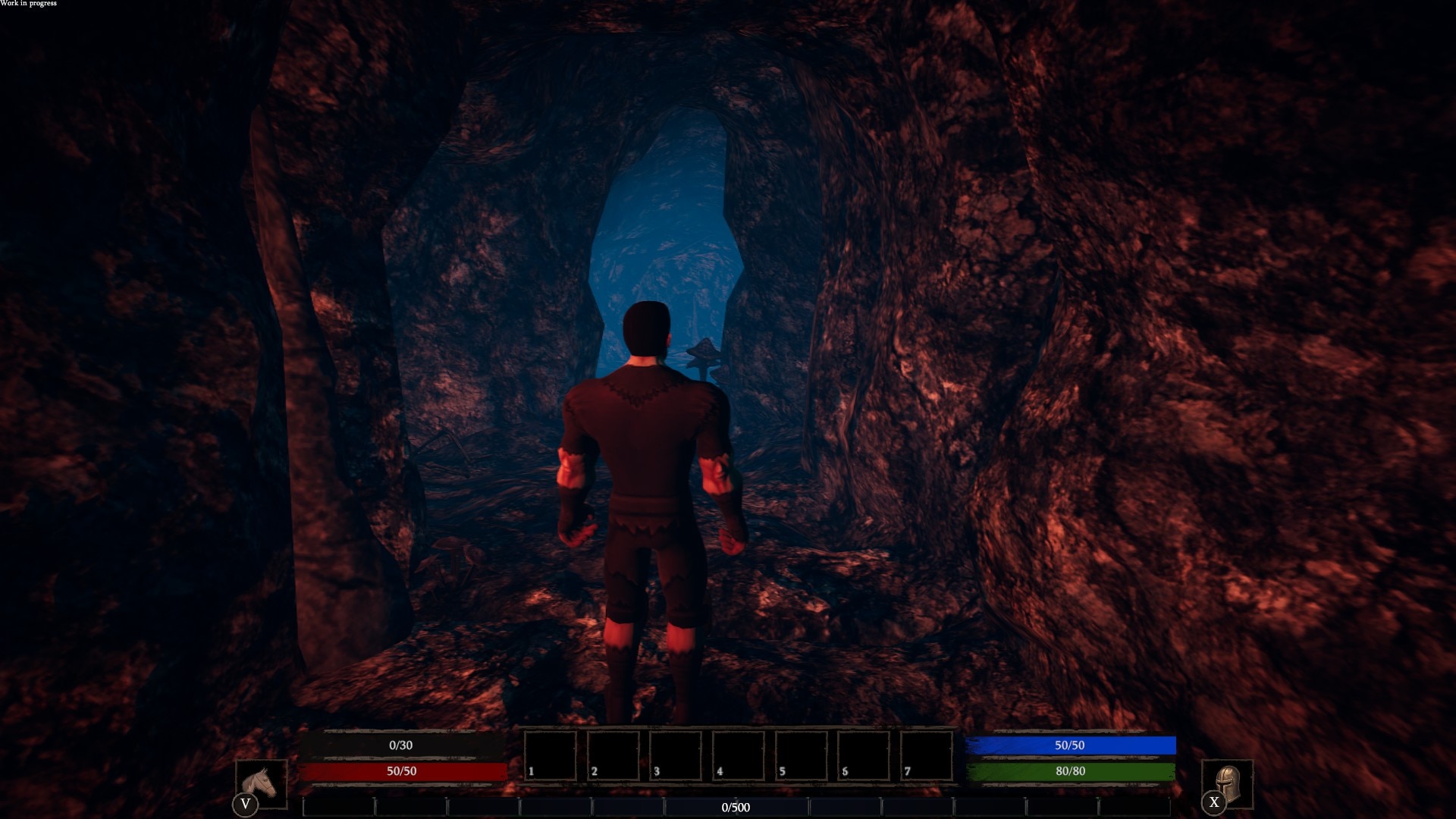Select hotbar slot number 1

(551, 755)
